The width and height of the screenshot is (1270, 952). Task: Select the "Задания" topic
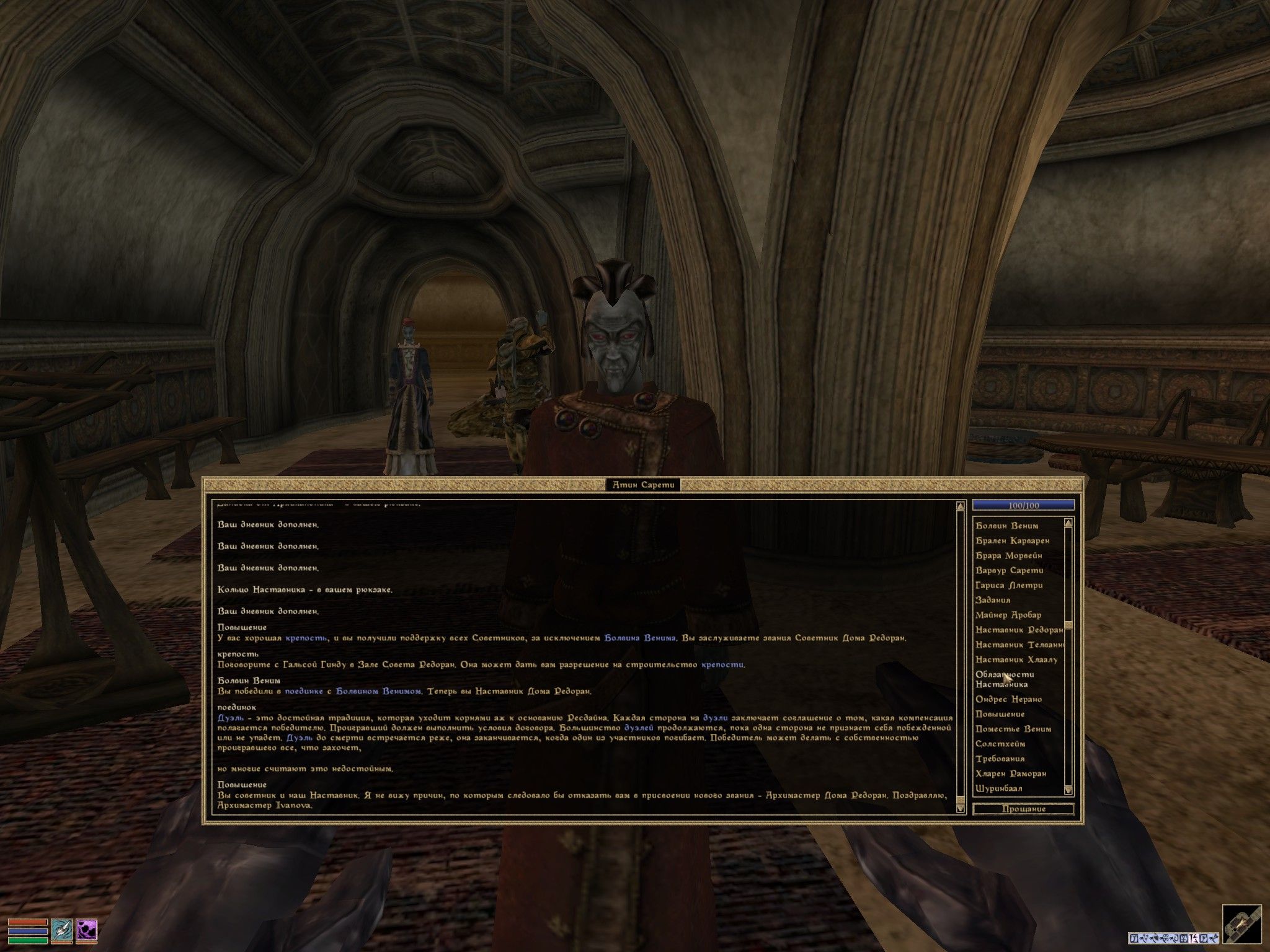point(993,599)
